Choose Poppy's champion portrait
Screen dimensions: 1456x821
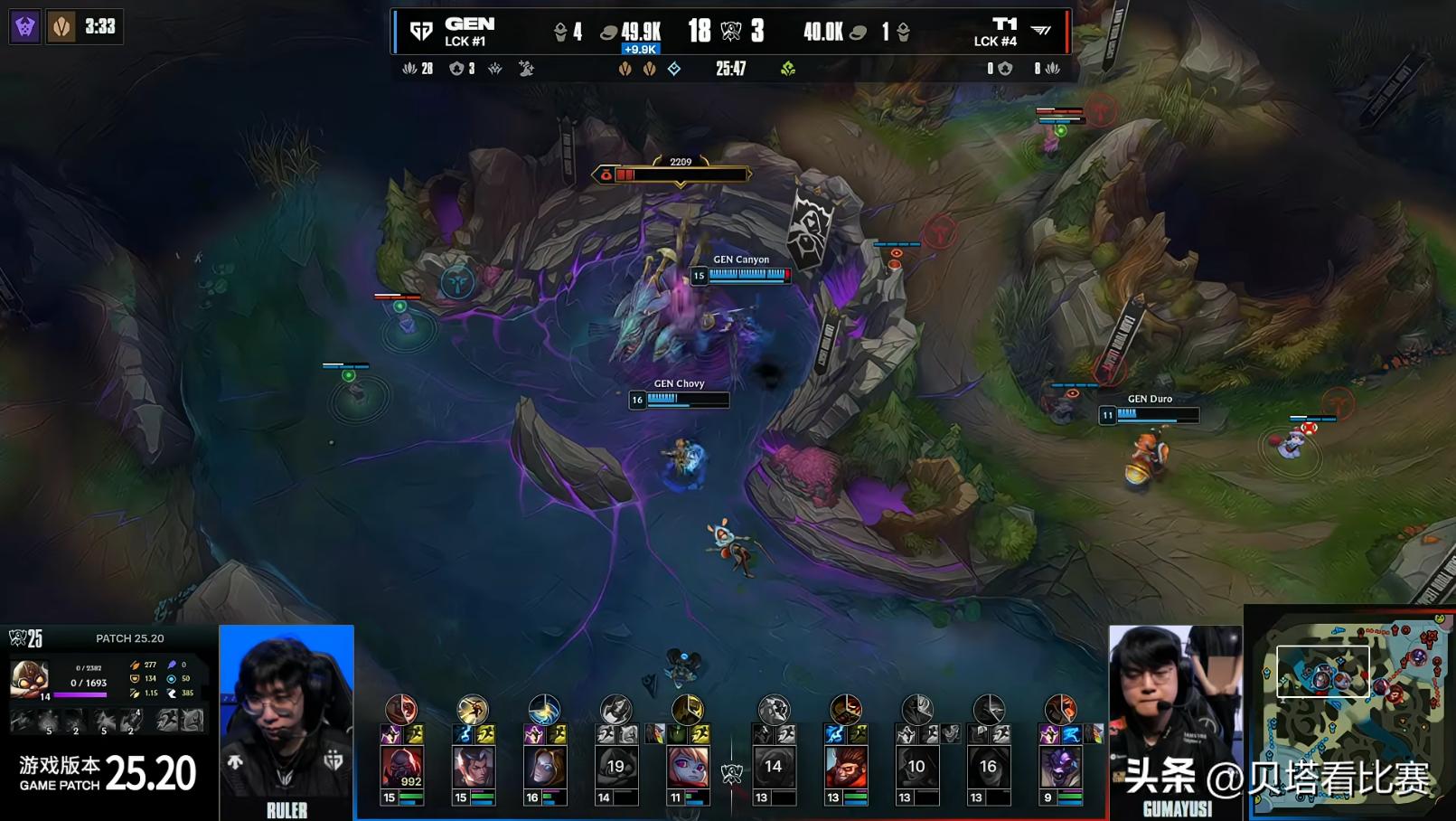pyautogui.click(x=688, y=767)
